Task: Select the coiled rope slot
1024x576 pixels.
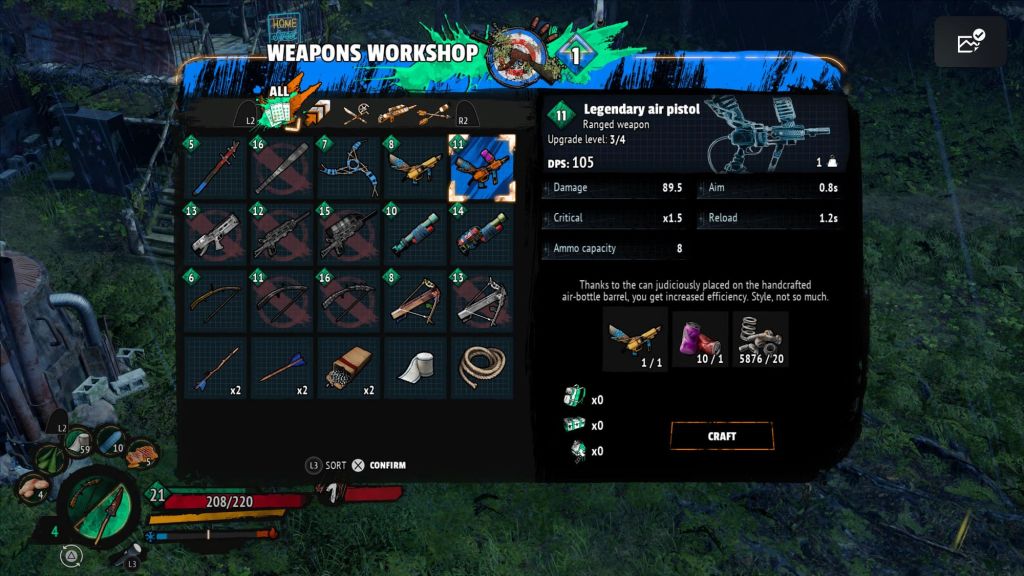Action: tap(482, 368)
